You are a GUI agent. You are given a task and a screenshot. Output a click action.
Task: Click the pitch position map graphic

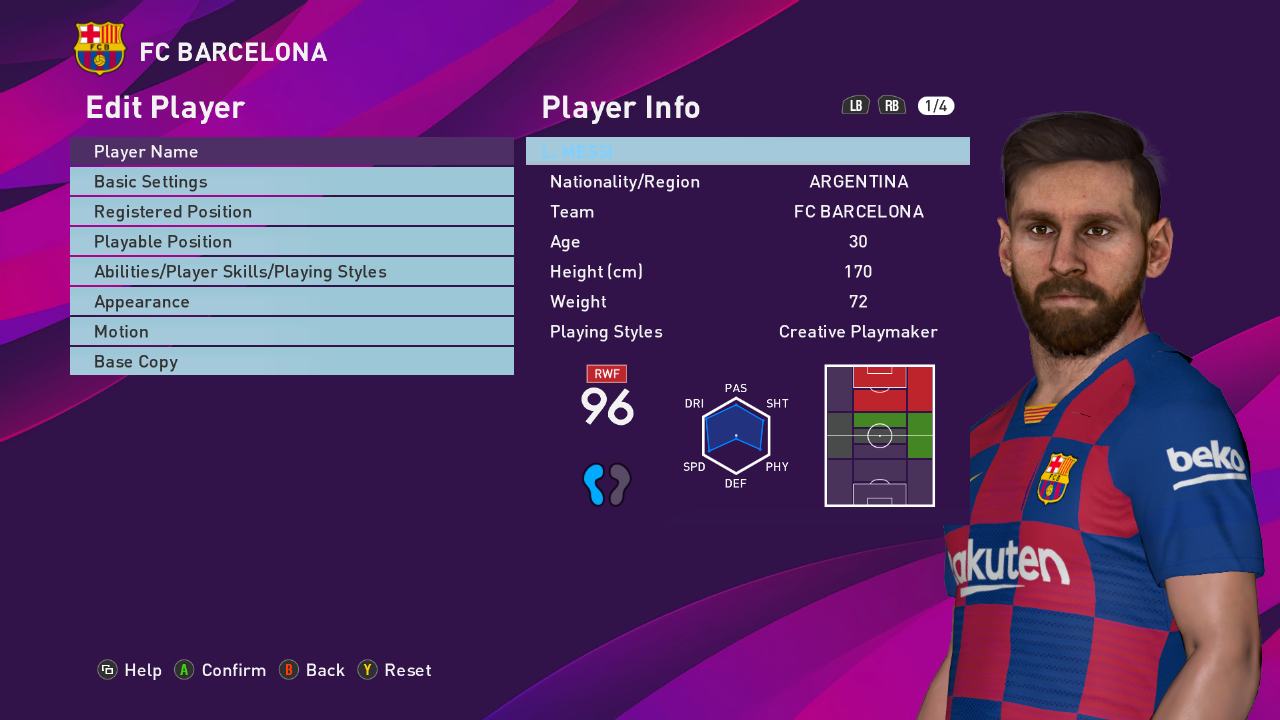tap(879, 435)
